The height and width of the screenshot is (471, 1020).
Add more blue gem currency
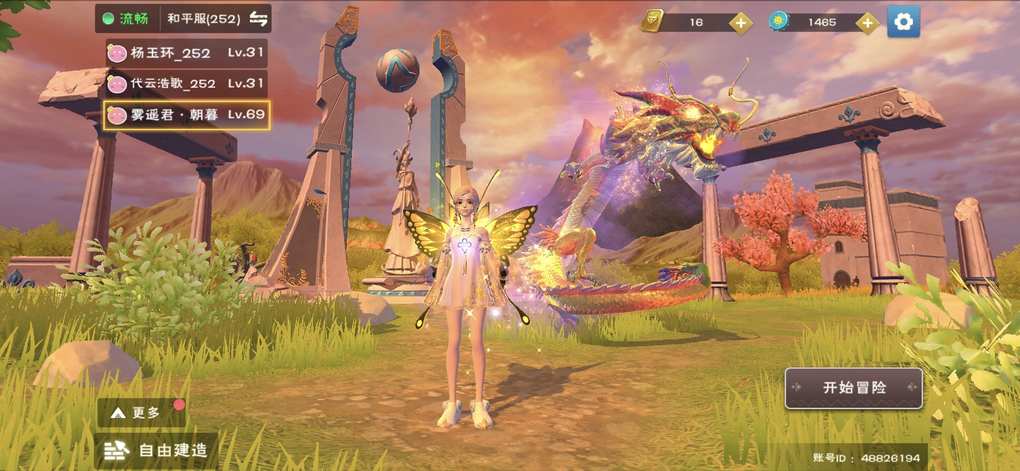[x=867, y=22]
